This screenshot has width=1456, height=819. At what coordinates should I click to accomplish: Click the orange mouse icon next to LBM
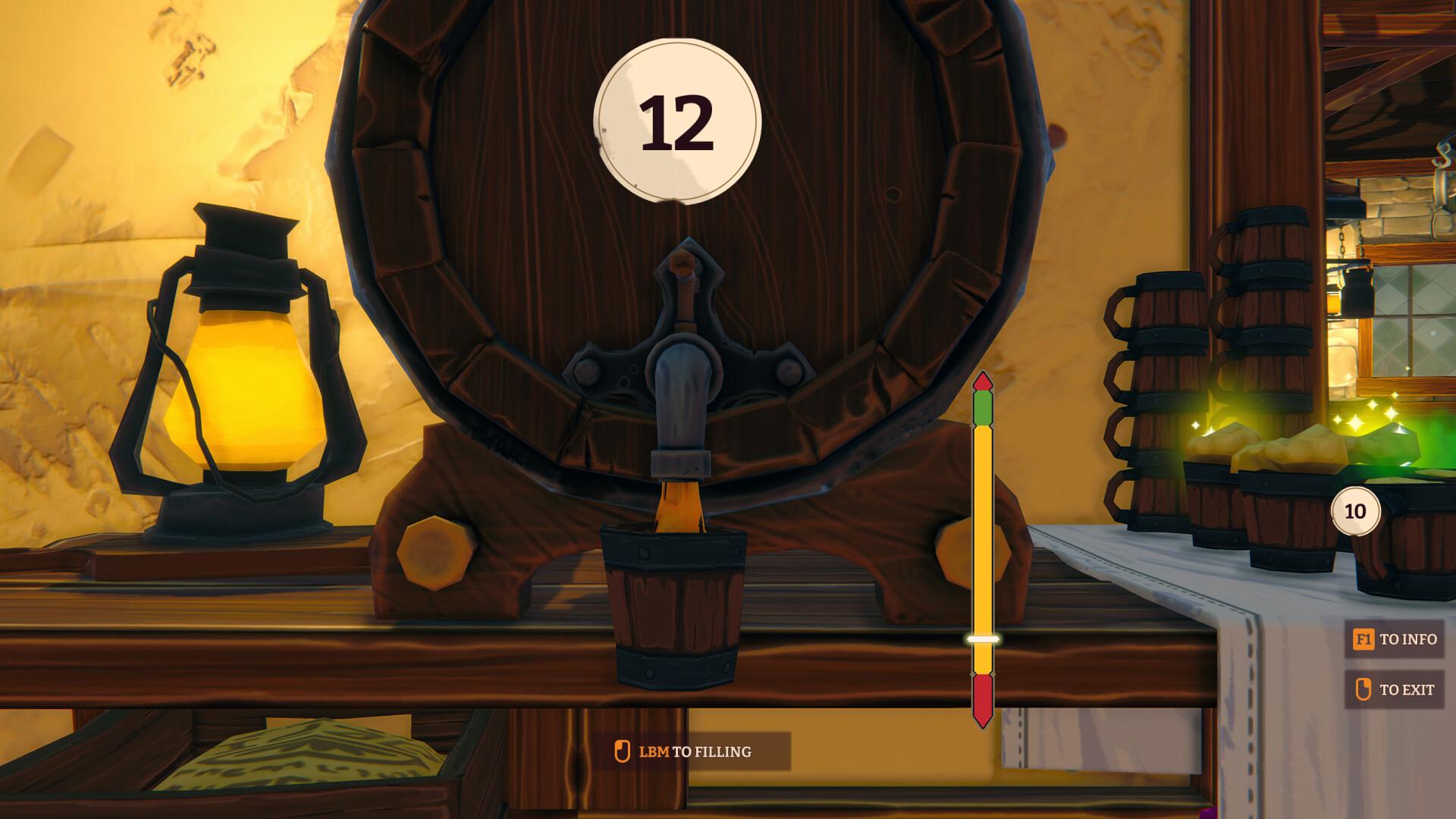click(623, 752)
